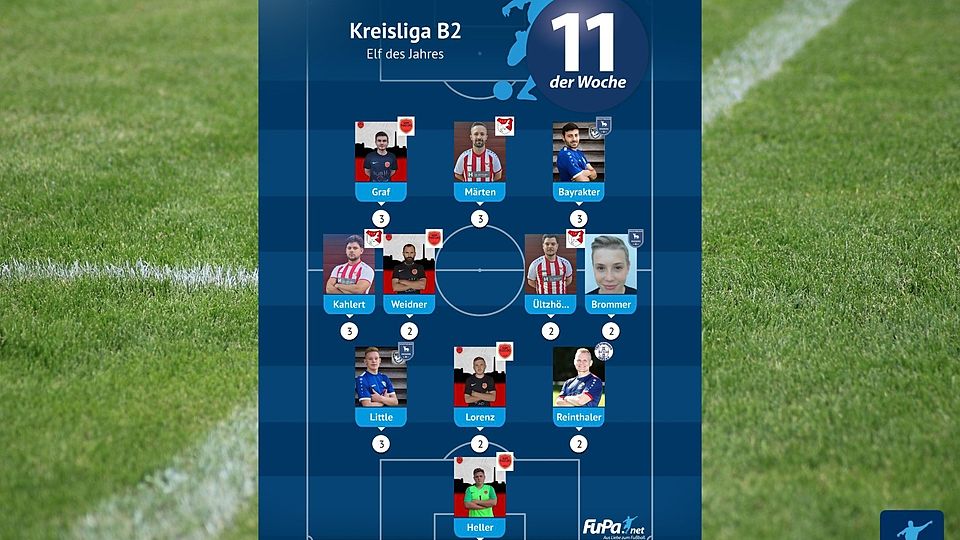The width and height of the screenshot is (960, 540).
Task: Click the blue footballer icon button
Action: [x=911, y=526]
